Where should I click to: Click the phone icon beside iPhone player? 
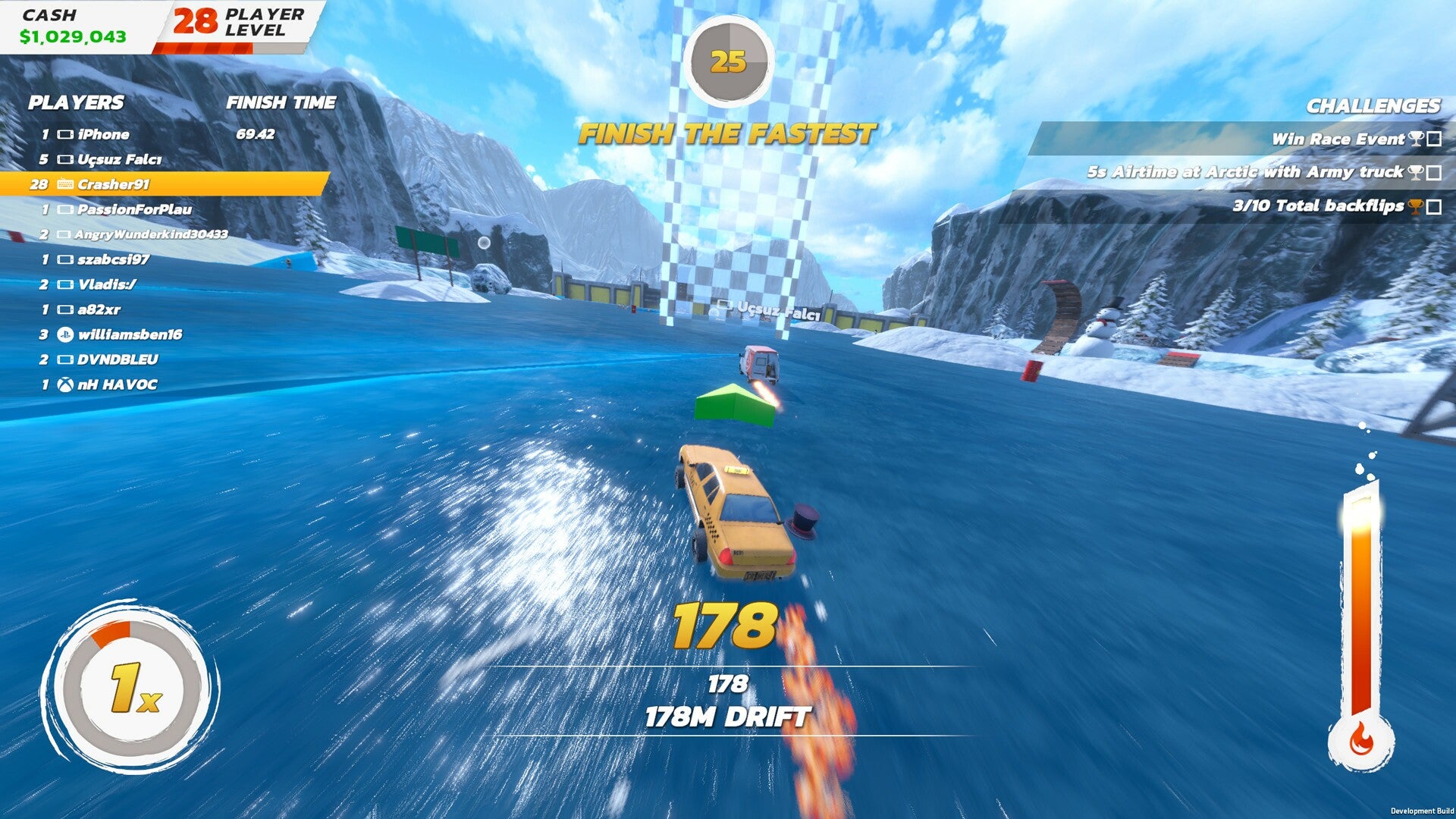pos(66,133)
